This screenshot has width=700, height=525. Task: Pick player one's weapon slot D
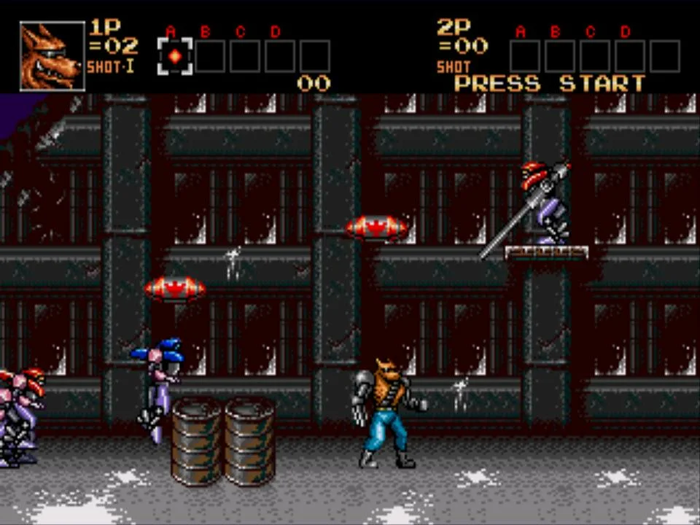(280, 56)
